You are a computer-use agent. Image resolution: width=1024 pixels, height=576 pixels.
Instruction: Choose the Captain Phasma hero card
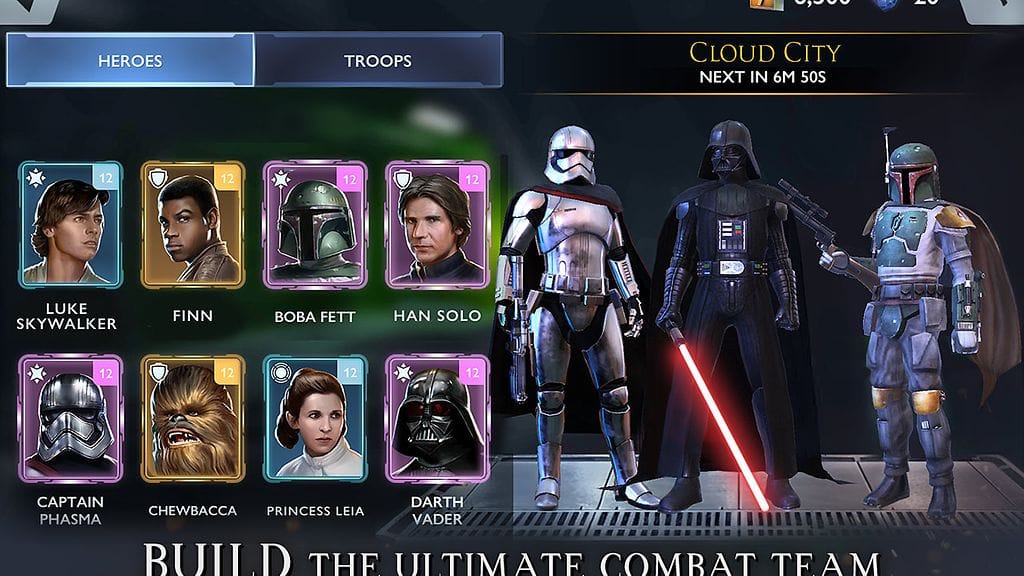click(70, 418)
